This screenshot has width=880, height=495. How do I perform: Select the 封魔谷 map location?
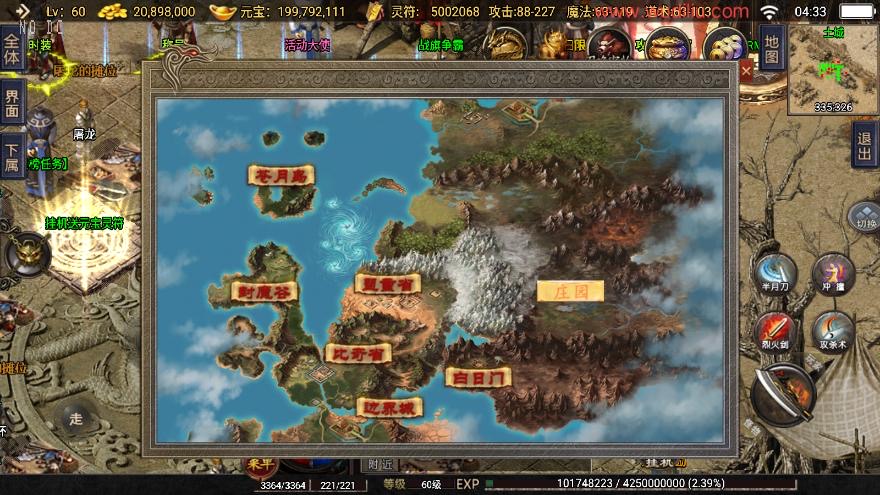point(238,292)
